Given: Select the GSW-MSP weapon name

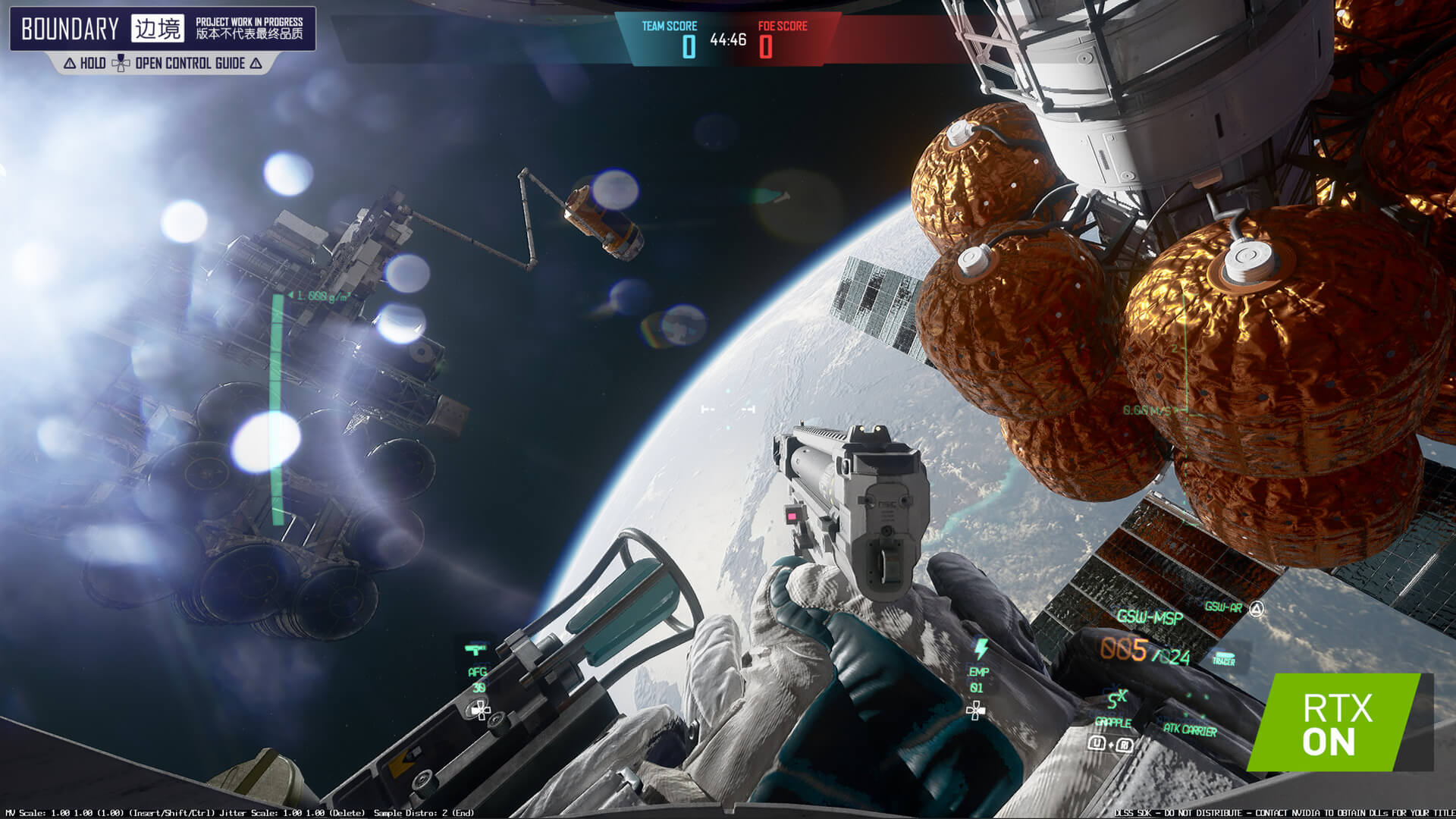Looking at the screenshot, I should coord(1149,617).
